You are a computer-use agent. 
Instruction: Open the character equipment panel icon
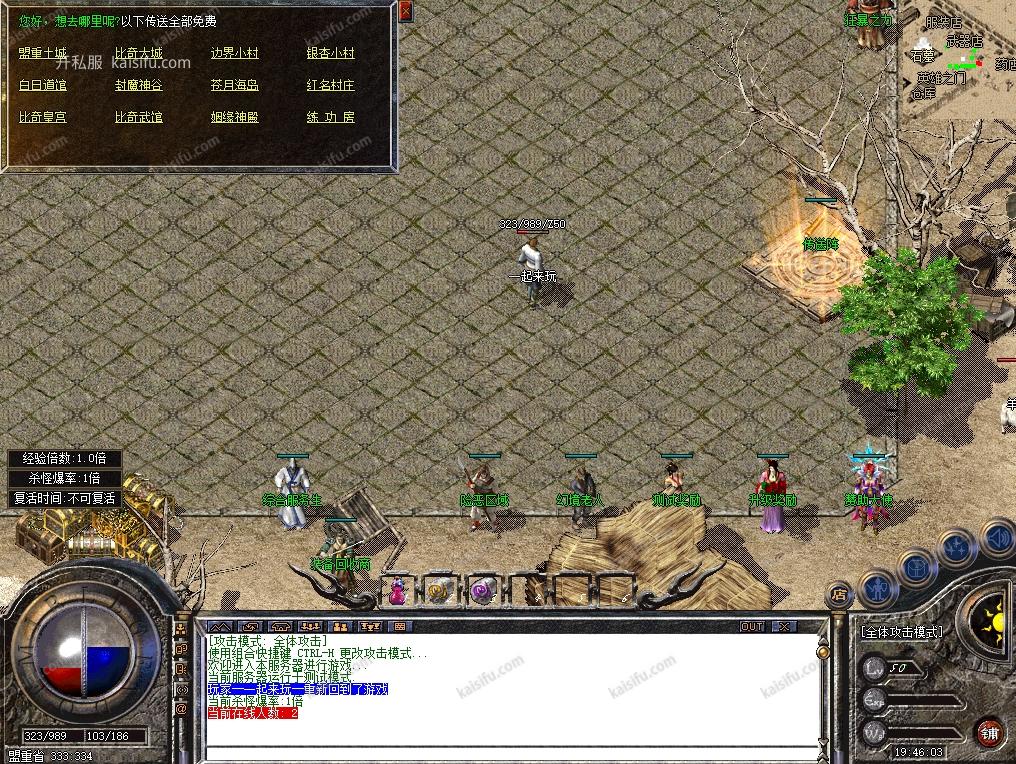[878, 589]
